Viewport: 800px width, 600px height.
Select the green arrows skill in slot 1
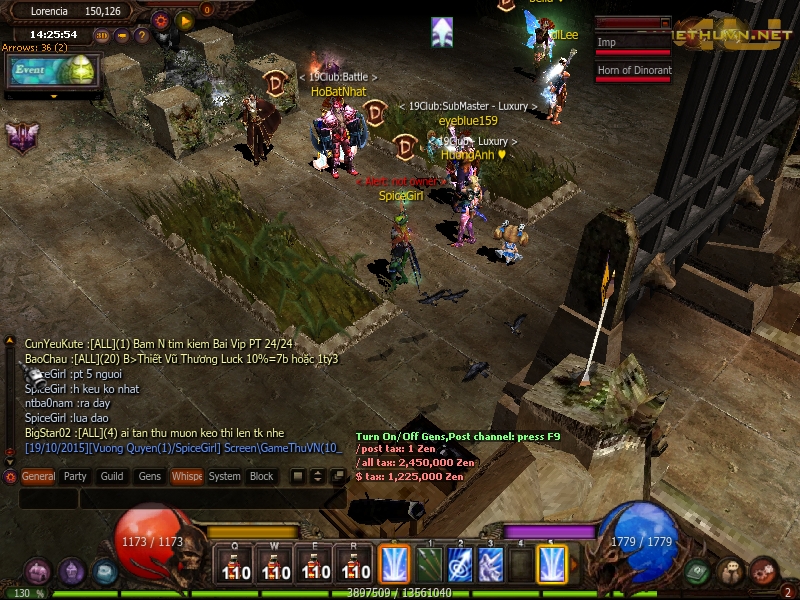pyautogui.click(x=428, y=564)
